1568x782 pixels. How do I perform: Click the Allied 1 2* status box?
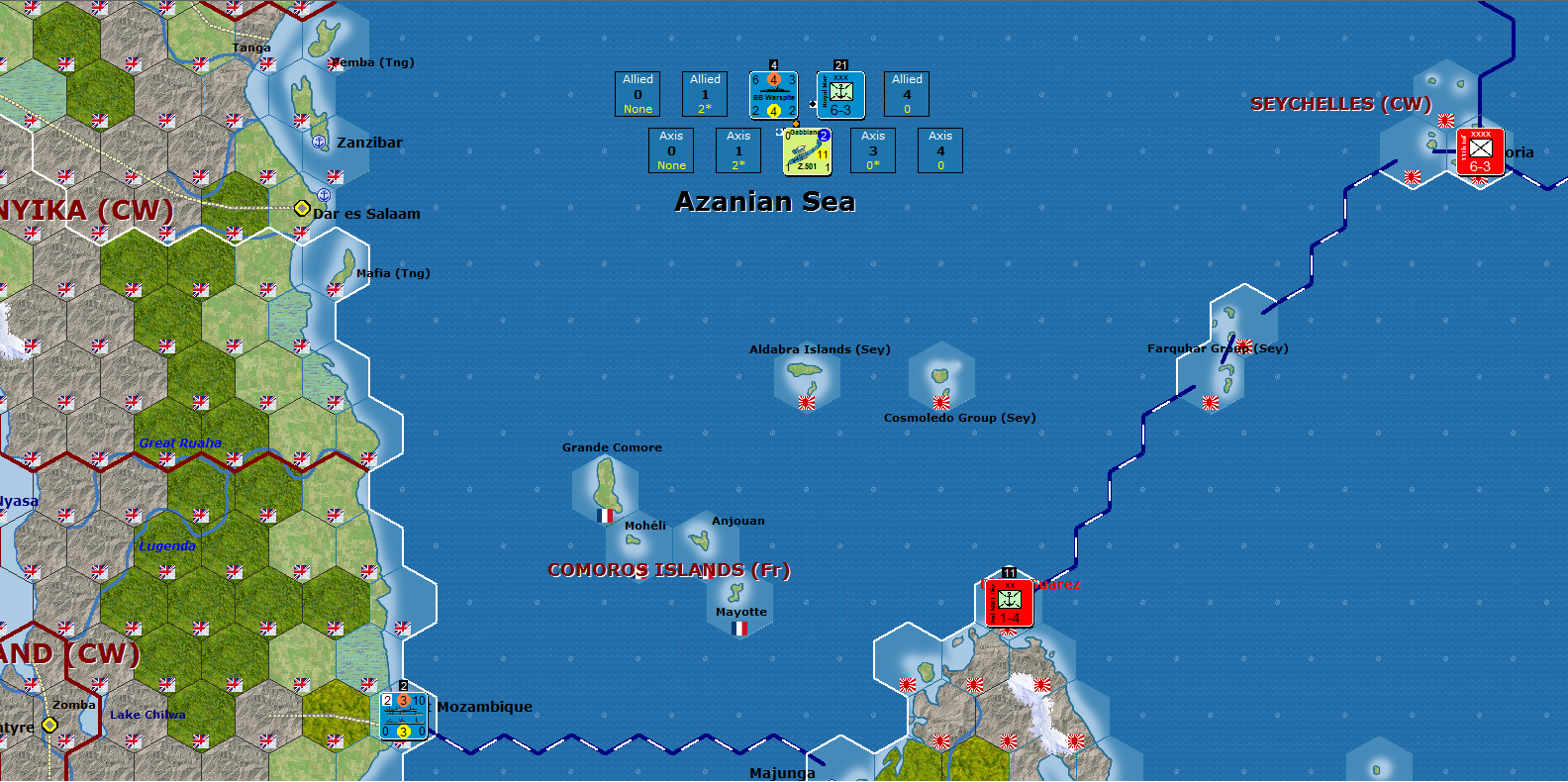[704, 93]
